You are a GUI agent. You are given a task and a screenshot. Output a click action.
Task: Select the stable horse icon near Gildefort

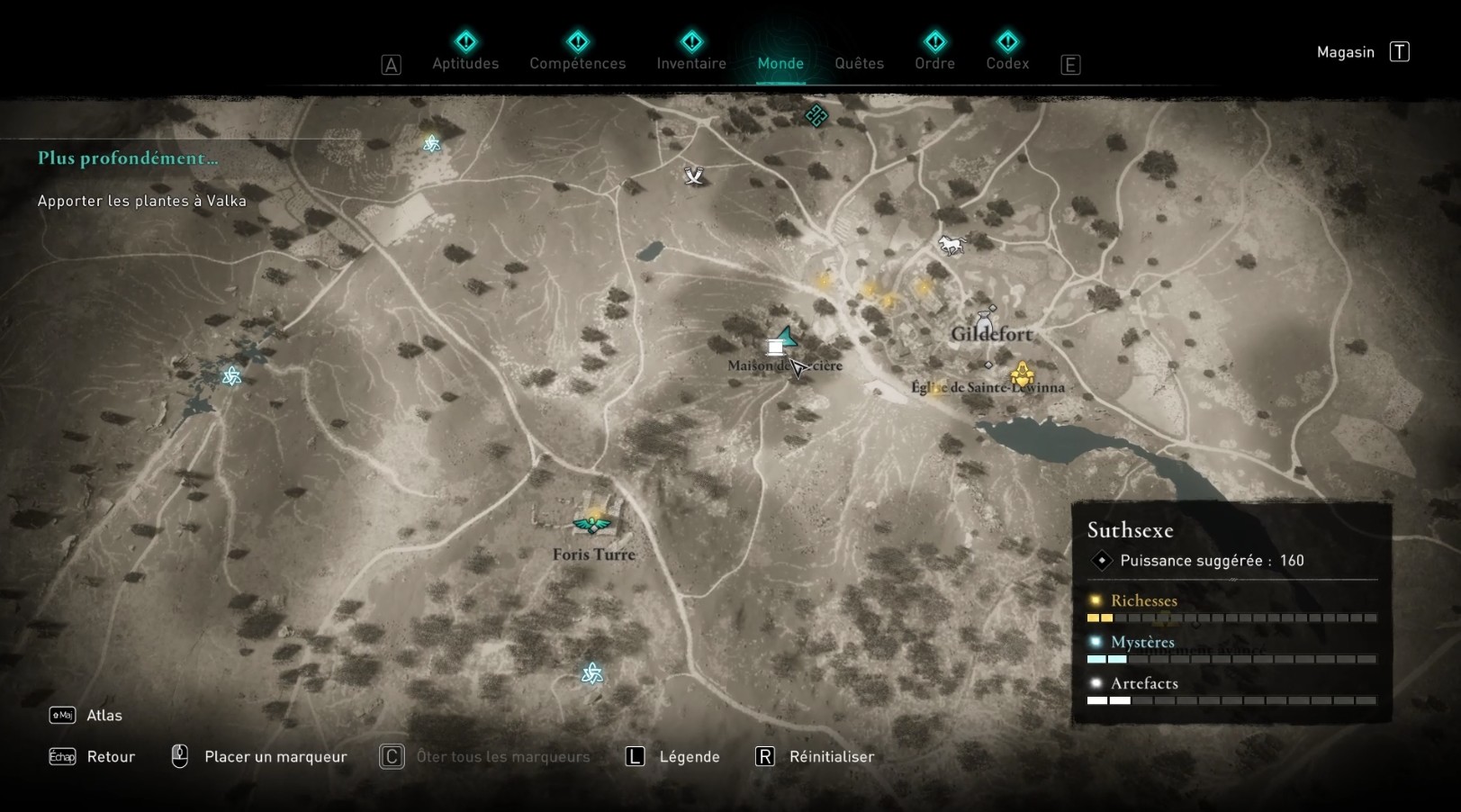(x=951, y=244)
